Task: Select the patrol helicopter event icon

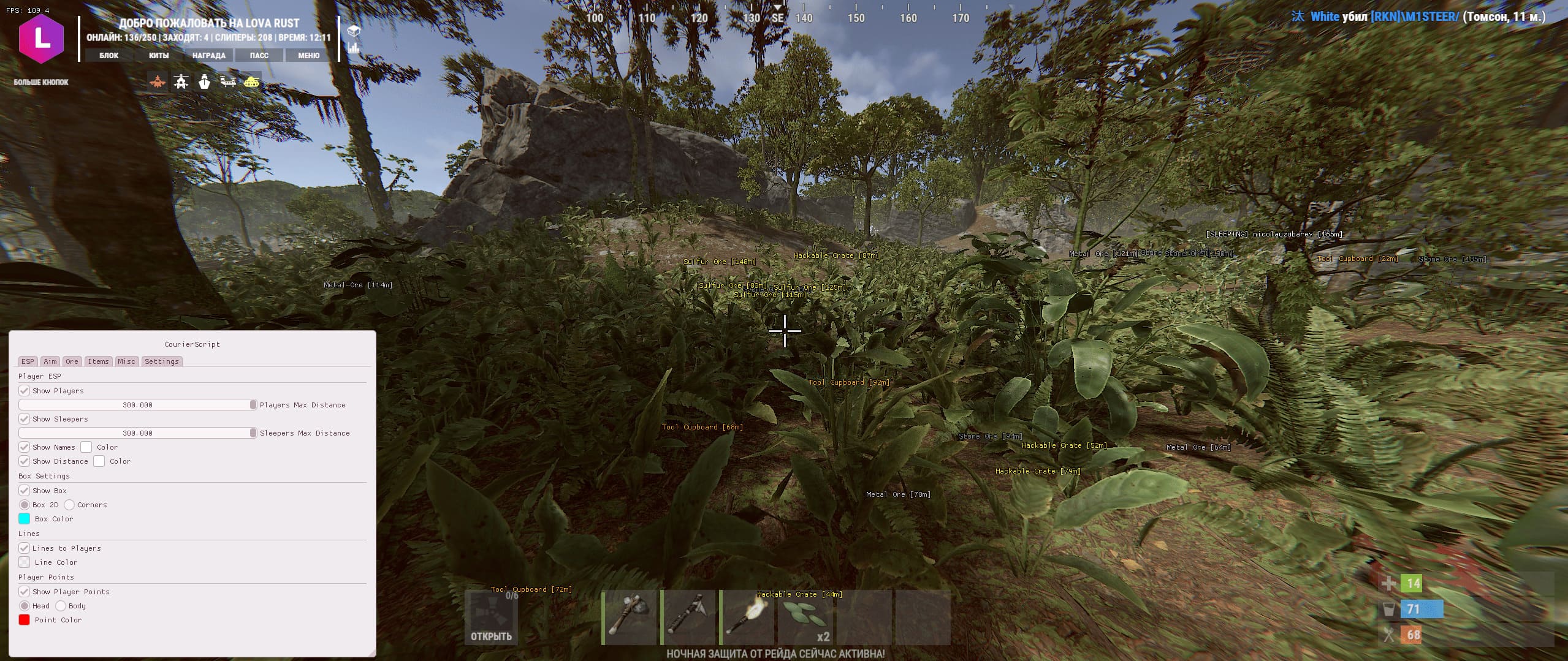Action: [x=181, y=81]
